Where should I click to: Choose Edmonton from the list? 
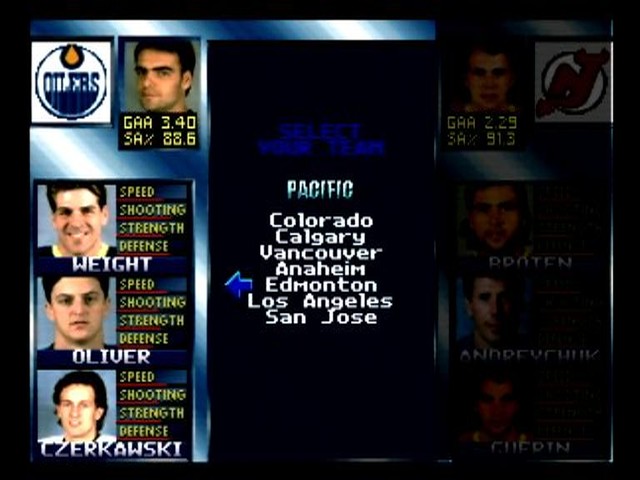tap(320, 285)
